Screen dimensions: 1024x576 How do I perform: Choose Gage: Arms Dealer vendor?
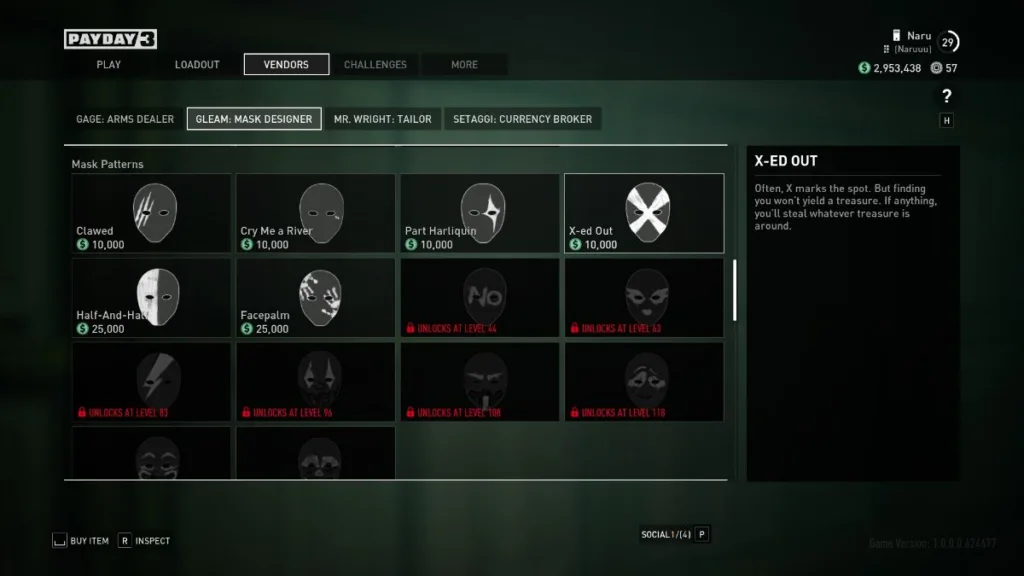pyautogui.click(x=125, y=119)
